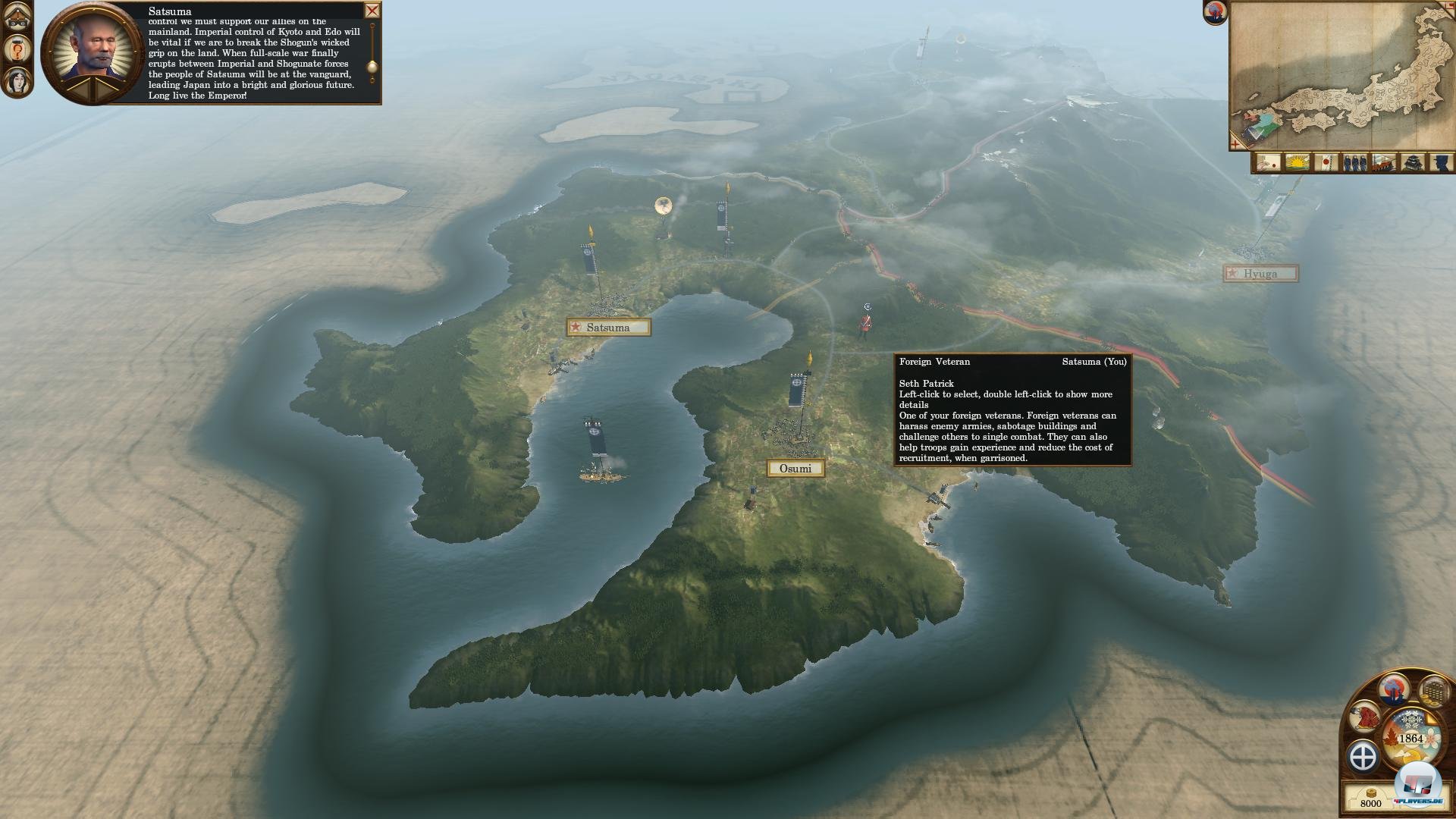Select the rising sun icon below minimap
Screen dimensions: 1456x819
tap(1297, 162)
